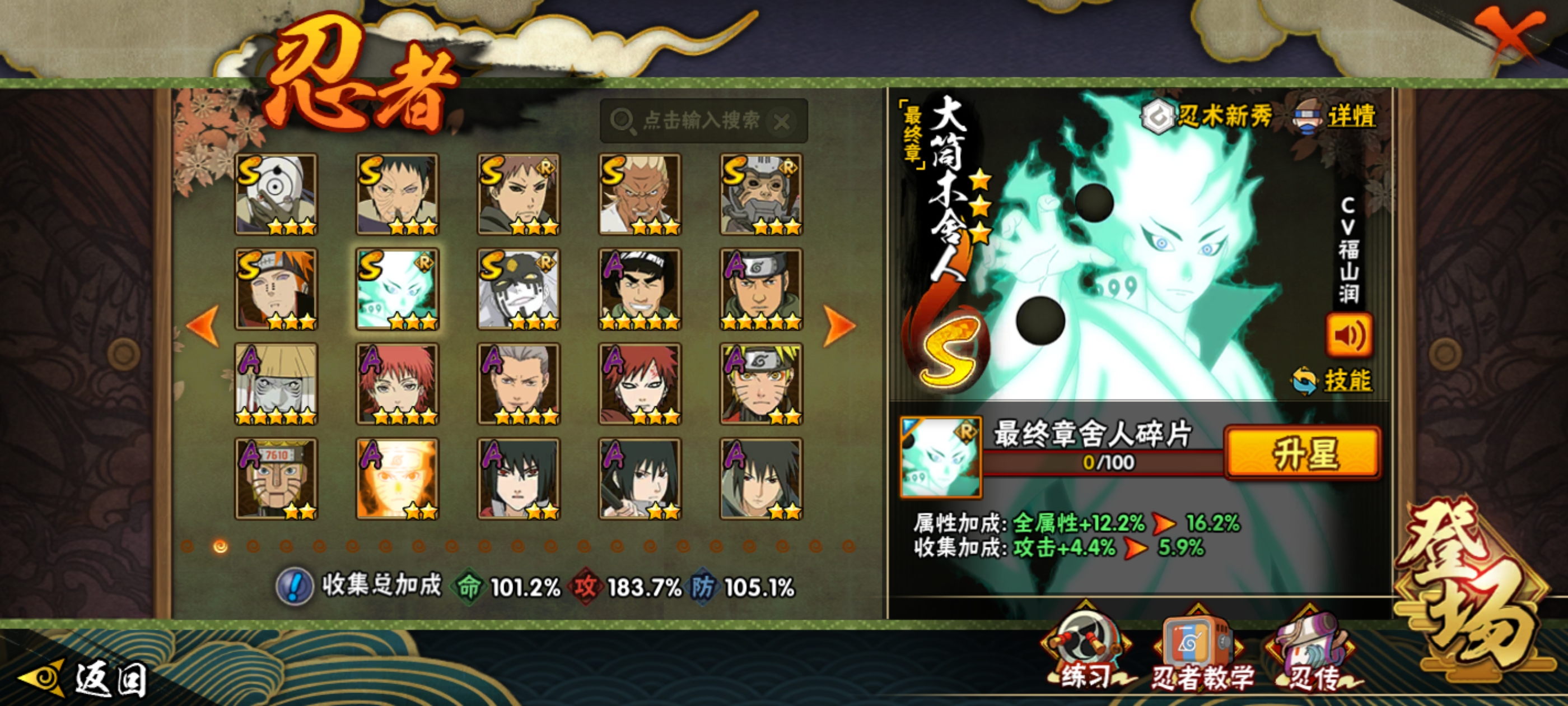Open 忍者教学 ninja tutorial
Viewport: 1568px width, 706px height.
point(1199,655)
